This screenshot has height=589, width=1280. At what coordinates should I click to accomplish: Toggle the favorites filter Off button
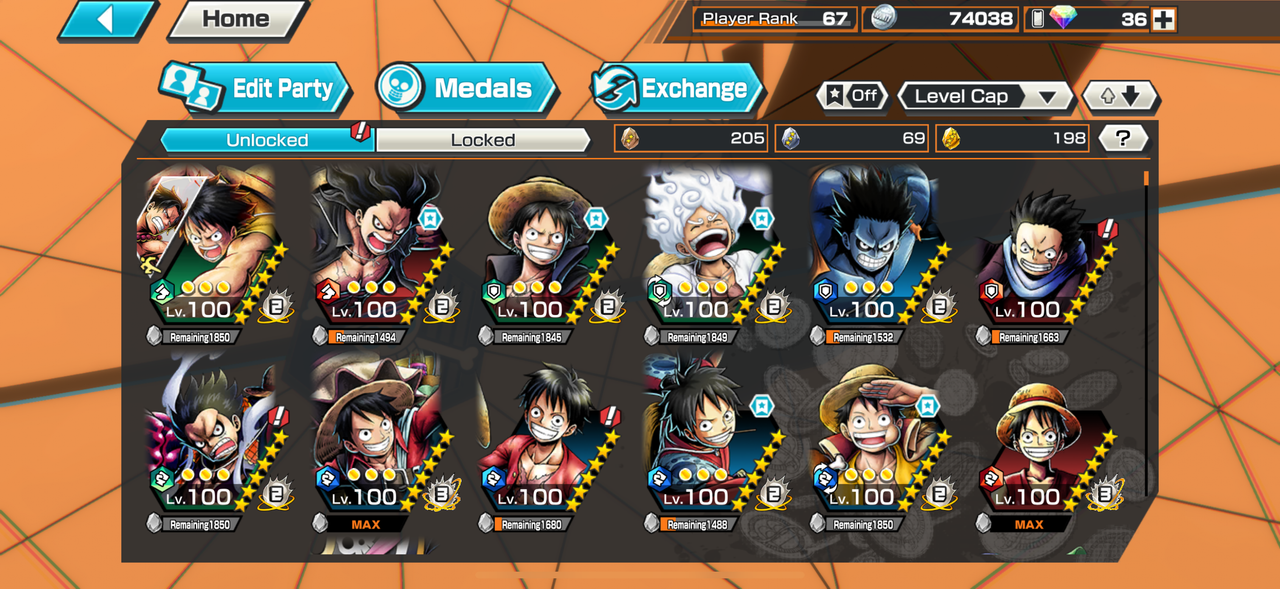point(852,96)
